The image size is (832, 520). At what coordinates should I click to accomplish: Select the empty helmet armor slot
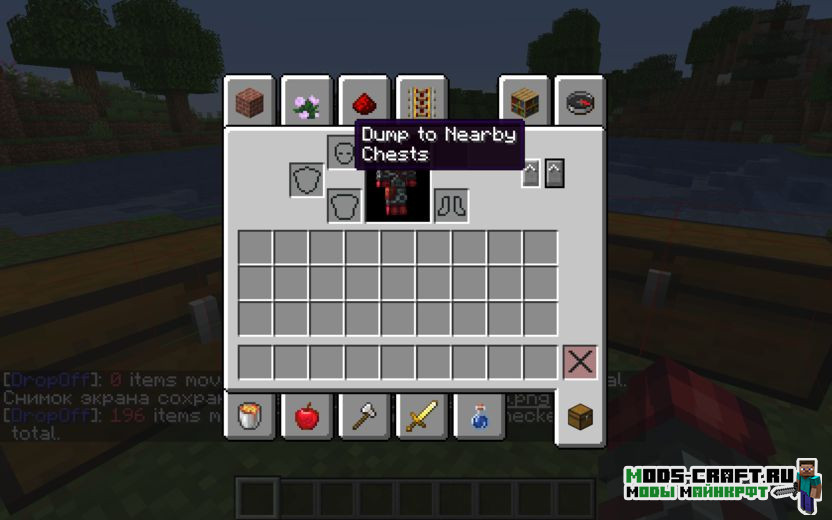(x=342, y=152)
